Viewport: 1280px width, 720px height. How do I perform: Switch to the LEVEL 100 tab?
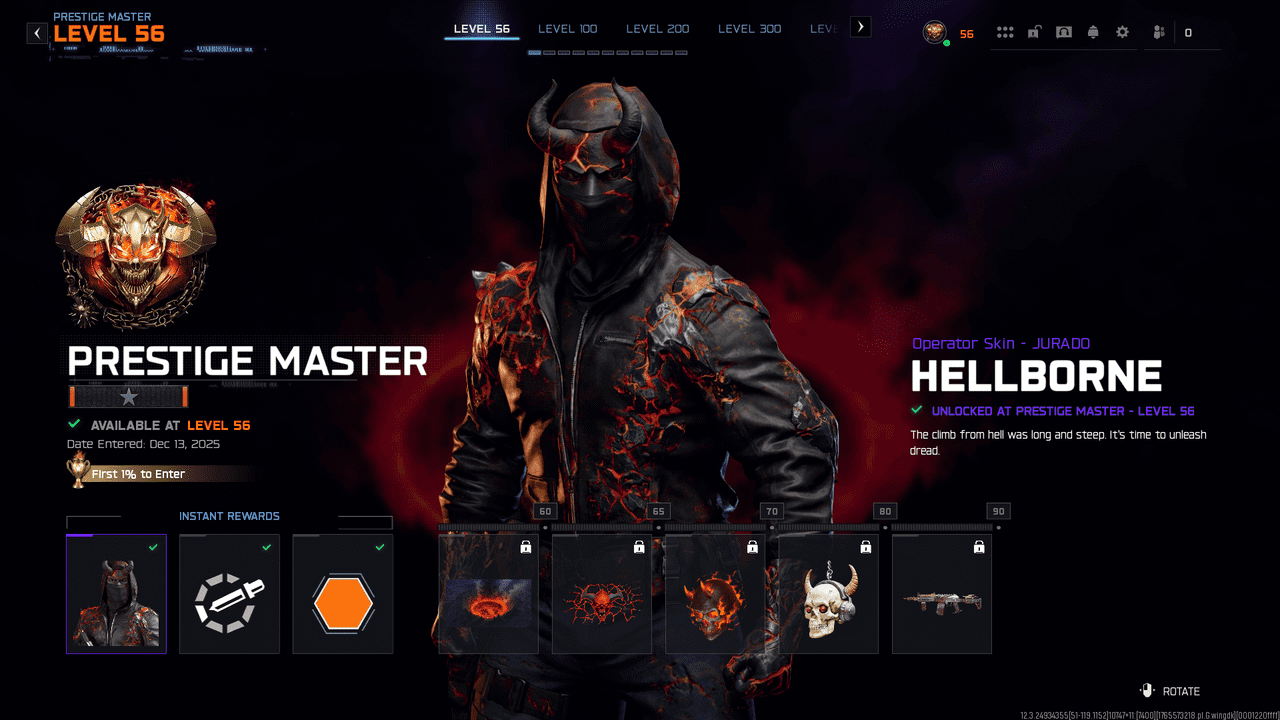(567, 28)
